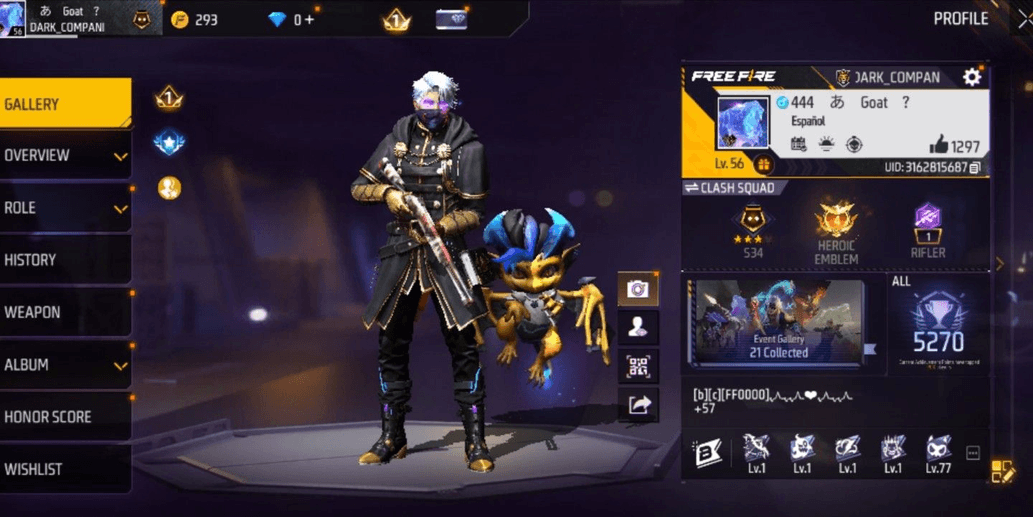Click the camera photo button
1033x517 pixels.
coord(637,290)
